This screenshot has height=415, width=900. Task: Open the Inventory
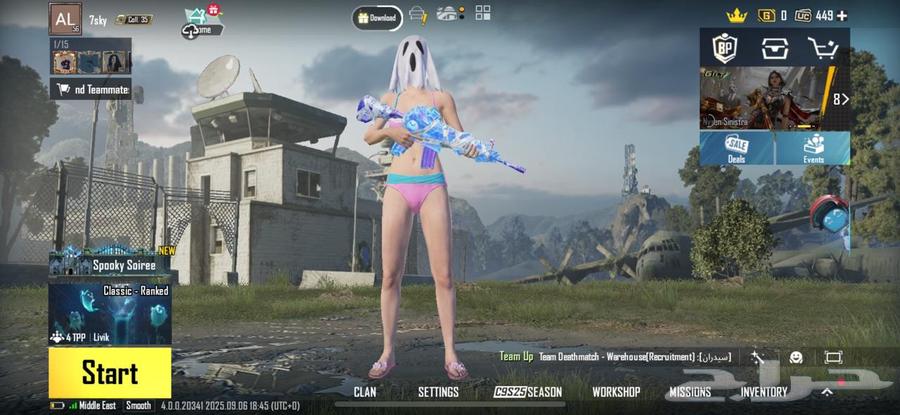(764, 392)
